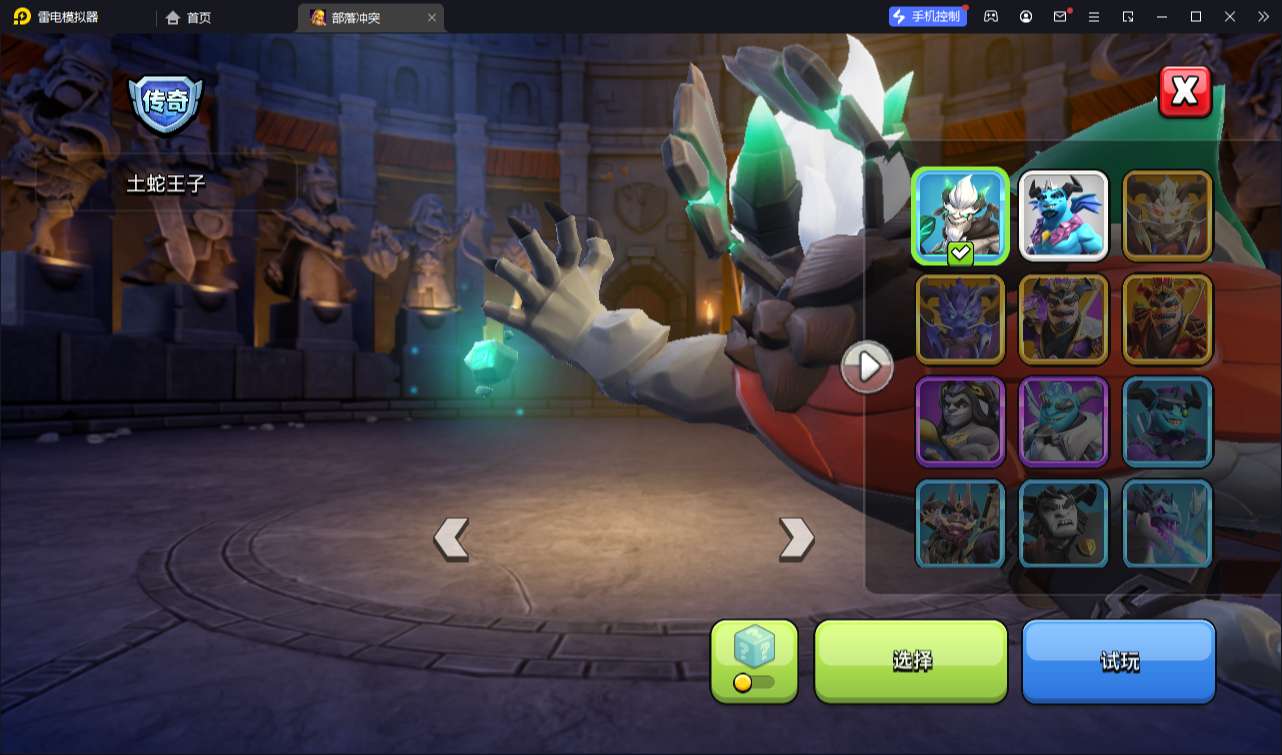Click the blue 试玩 trial button
Screen dimensions: 1282x755
pyautogui.click(x=1118, y=660)
